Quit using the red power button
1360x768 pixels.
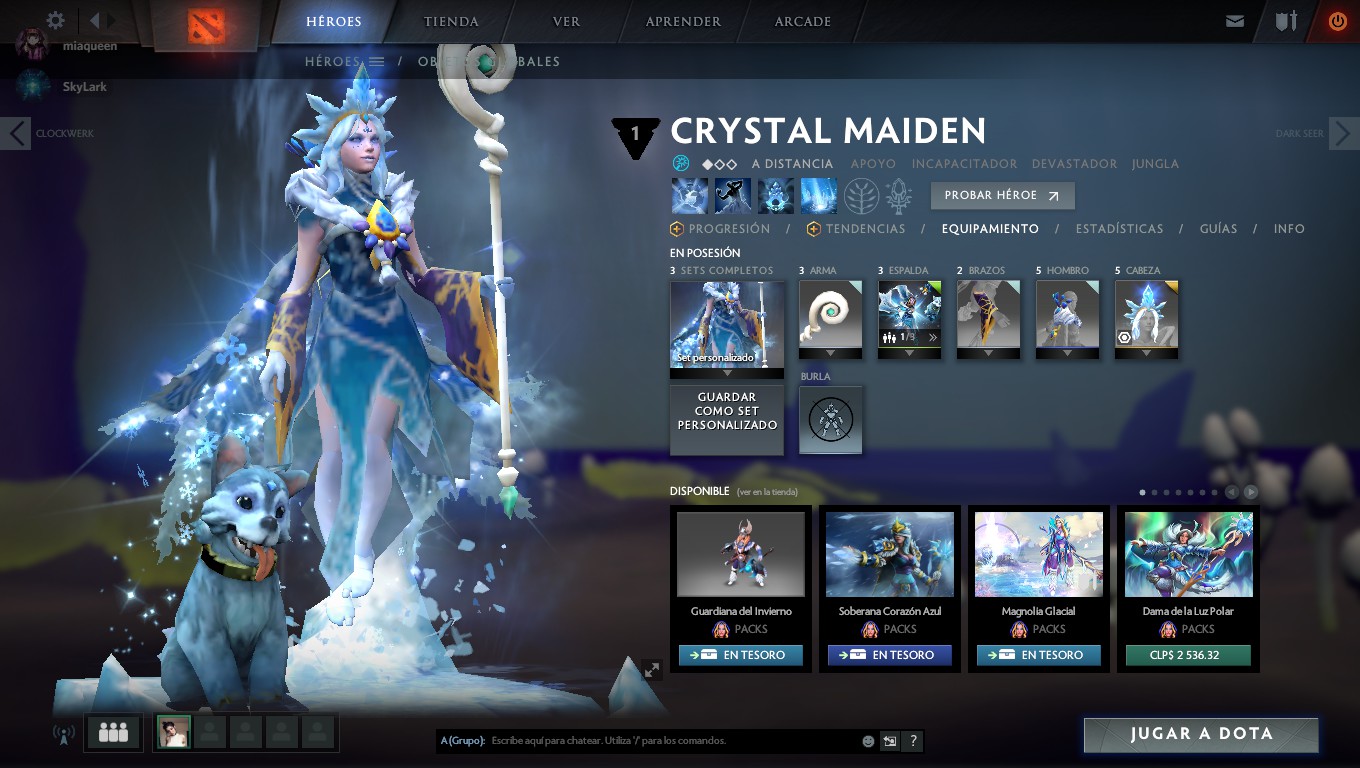(1337, 21)
